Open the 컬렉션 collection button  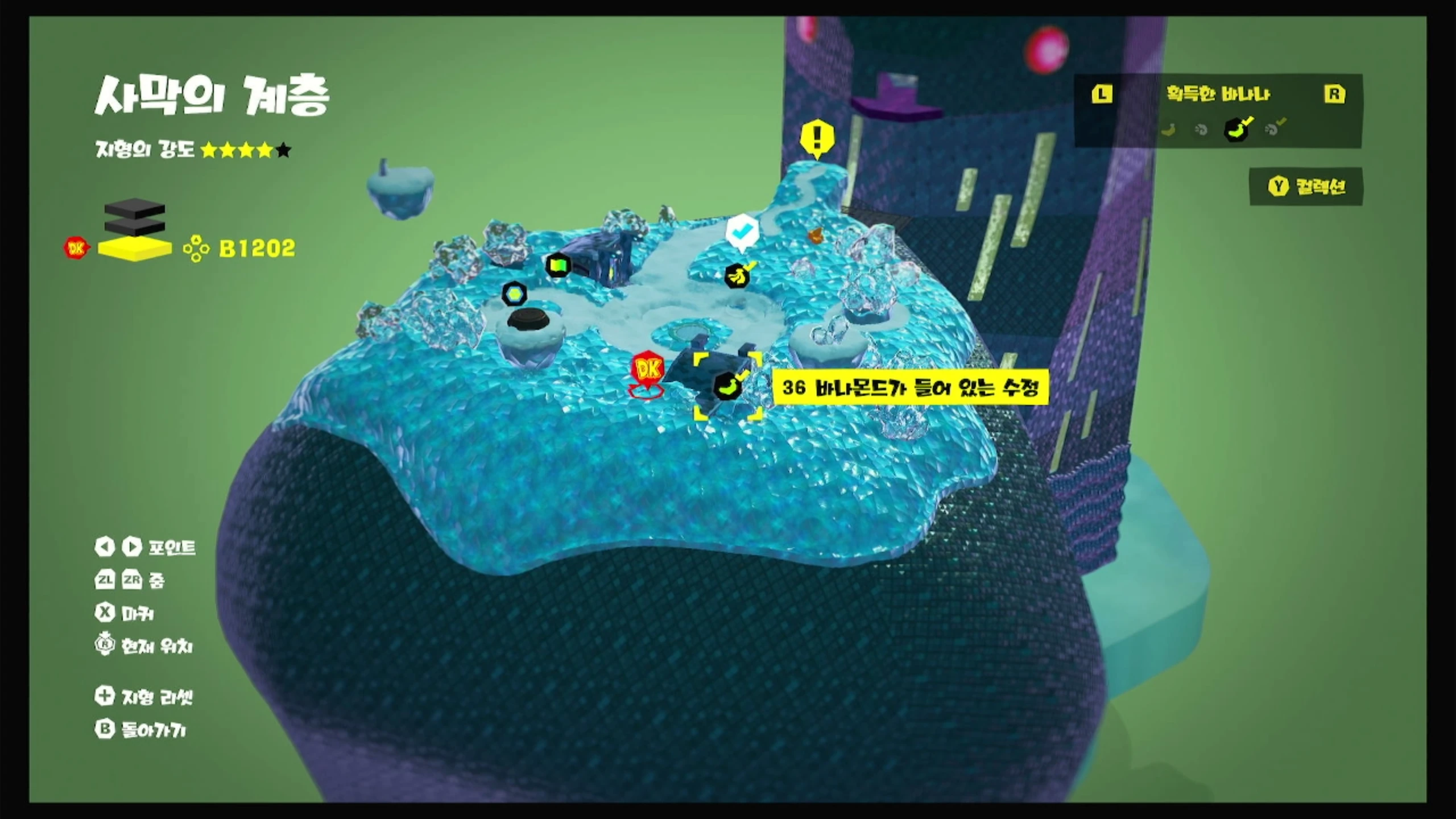pos(1306,187)
